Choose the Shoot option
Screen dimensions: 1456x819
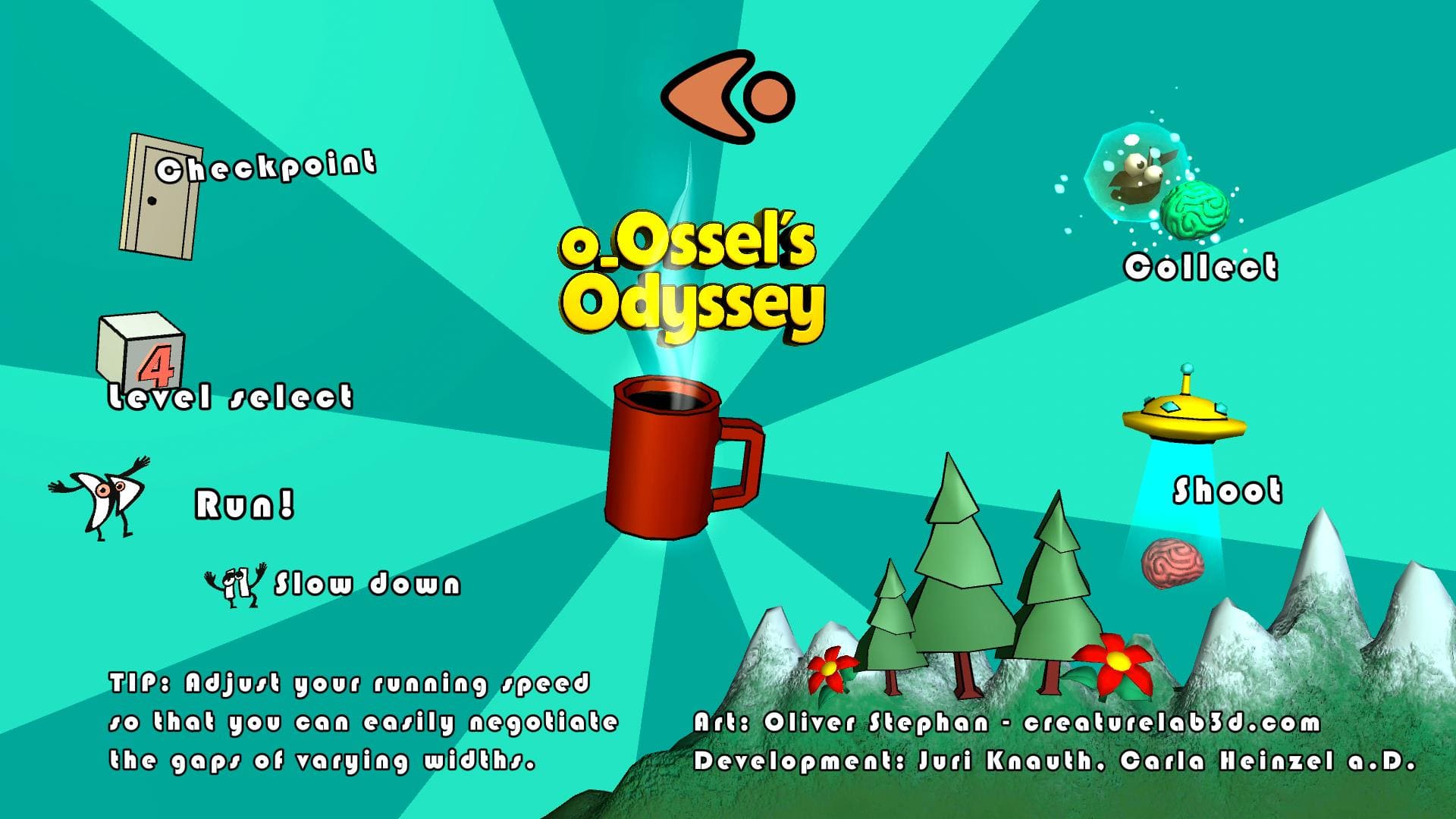point(1227,491)
